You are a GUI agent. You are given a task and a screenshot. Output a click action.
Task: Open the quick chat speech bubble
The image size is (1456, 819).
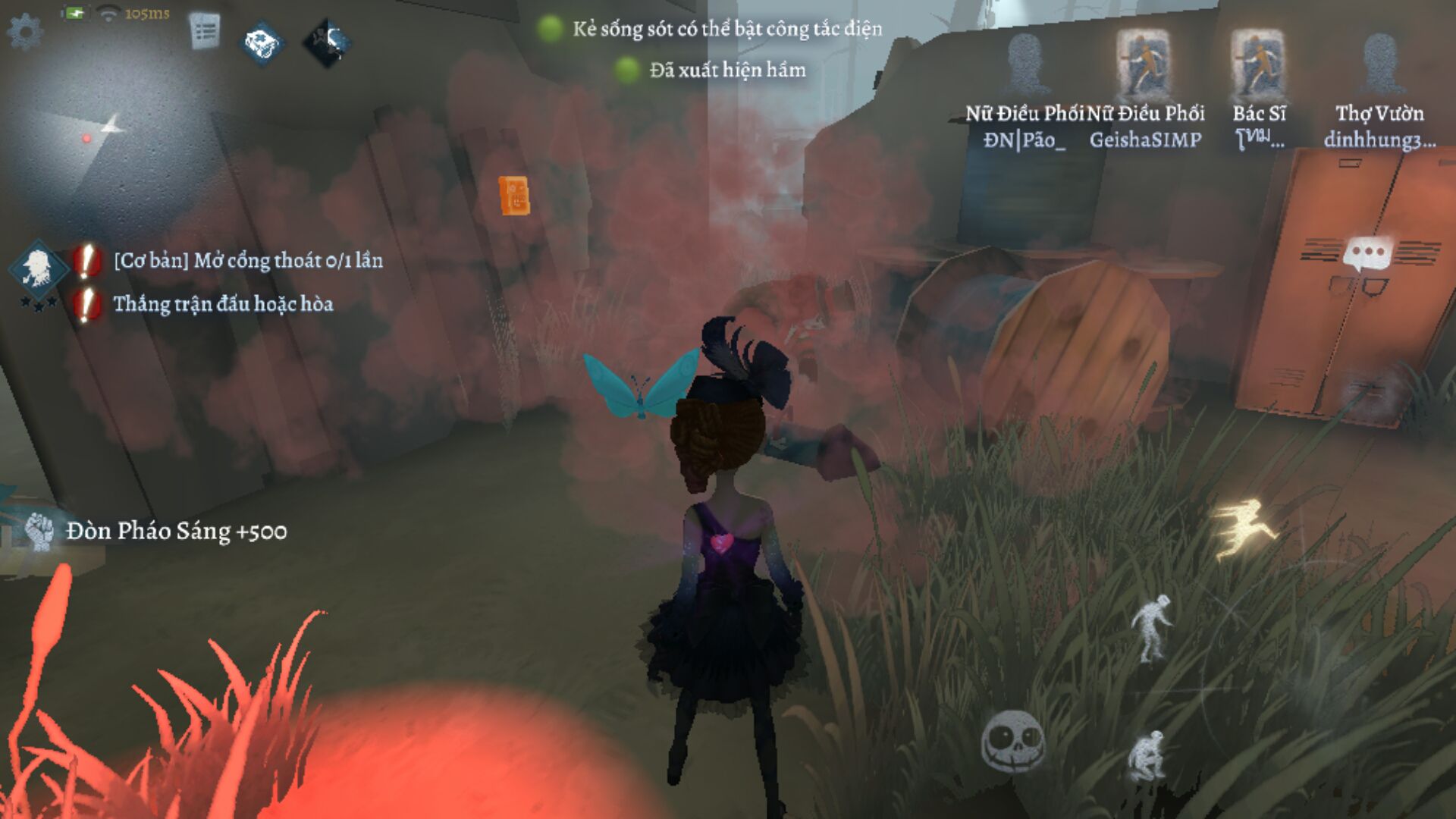pos(1369,254)
